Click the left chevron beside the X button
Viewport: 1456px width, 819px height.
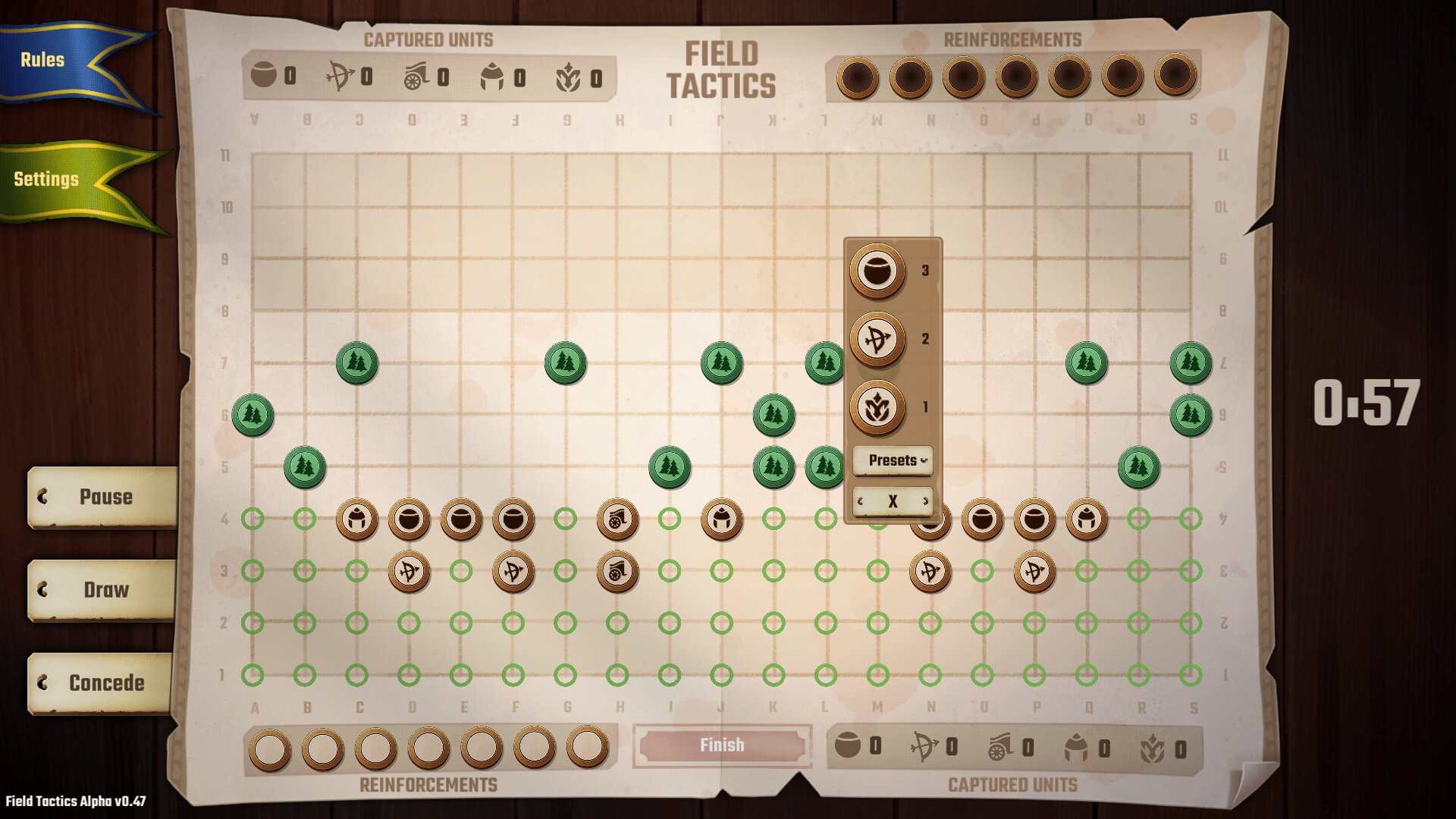[x=861, y=501]
